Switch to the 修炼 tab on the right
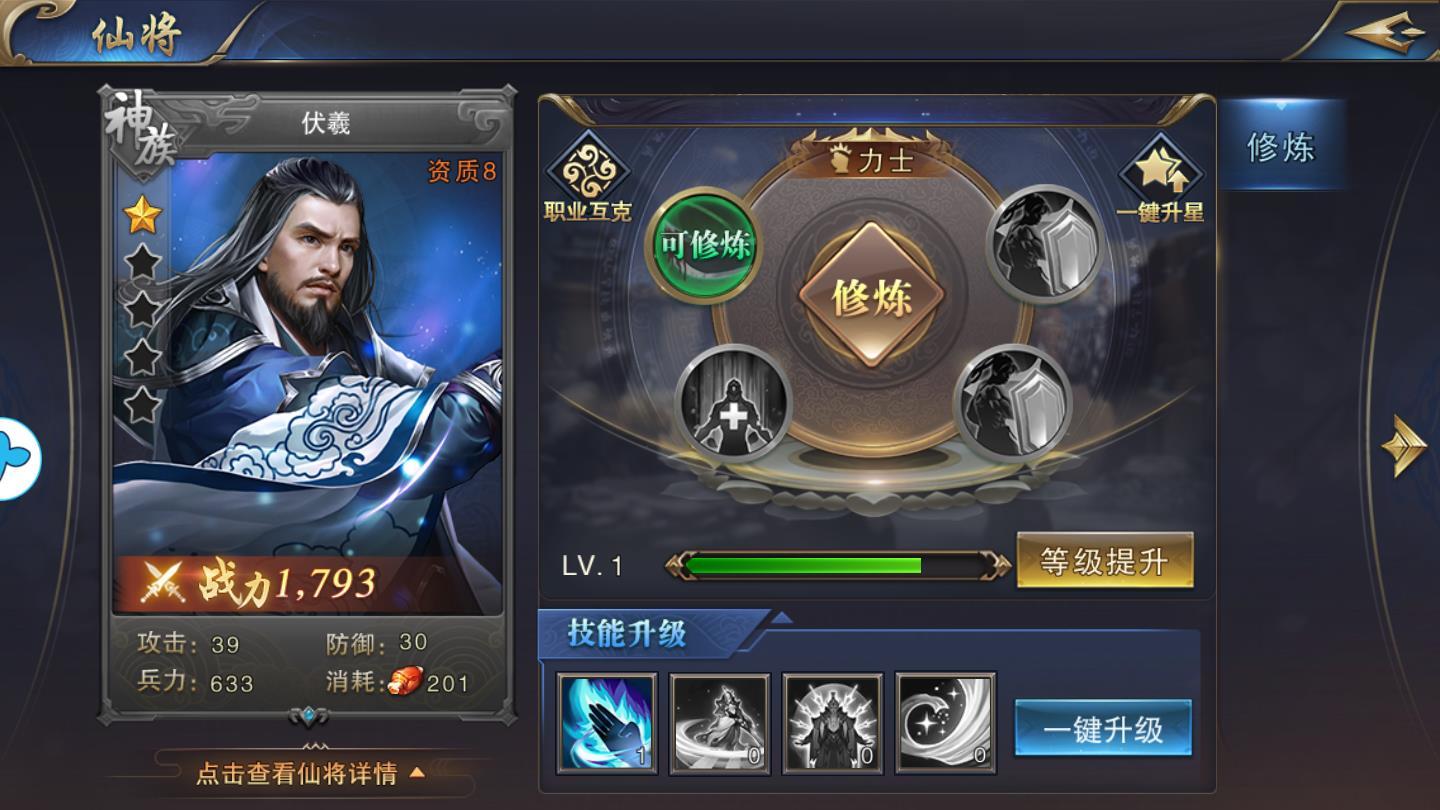 (x=1281, y=147)
